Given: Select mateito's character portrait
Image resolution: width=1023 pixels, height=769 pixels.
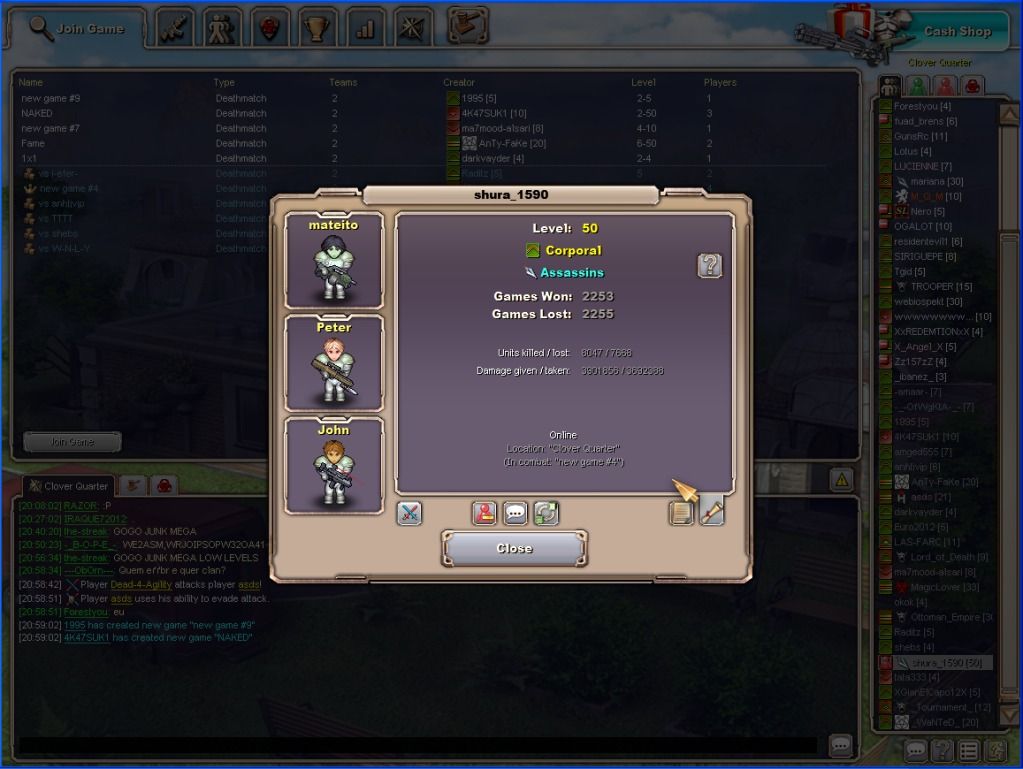Looking at the screenshot, I should point(334,260).
